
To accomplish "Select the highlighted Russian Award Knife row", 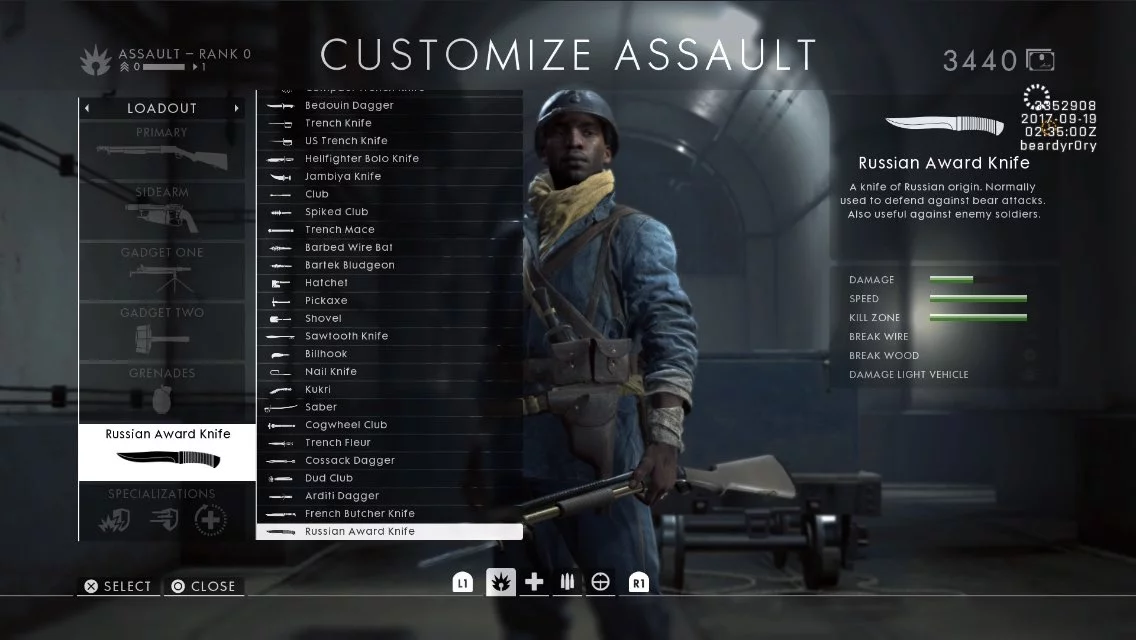I will pyautogui.click(x=390, y=532).
